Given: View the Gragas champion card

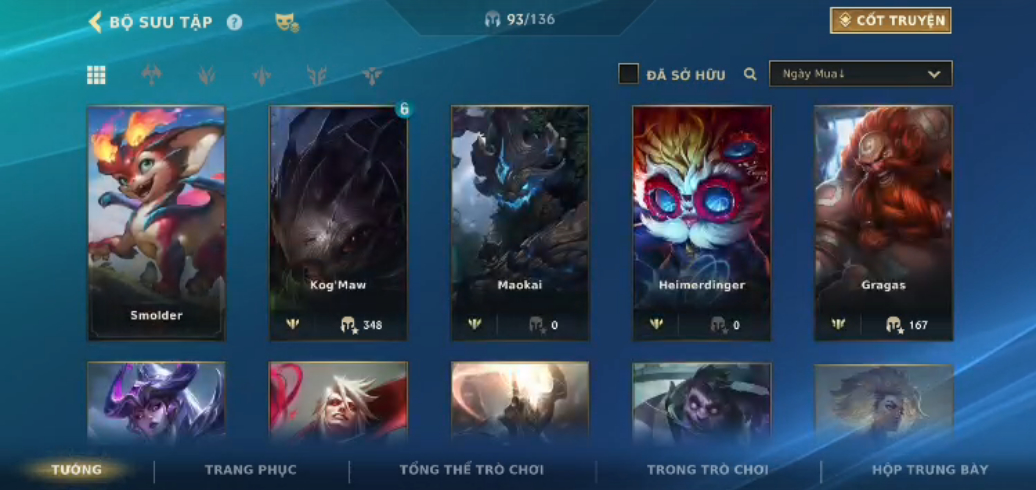Looking at the screenshot, I should pyautogui.click(x=883, y=222).
